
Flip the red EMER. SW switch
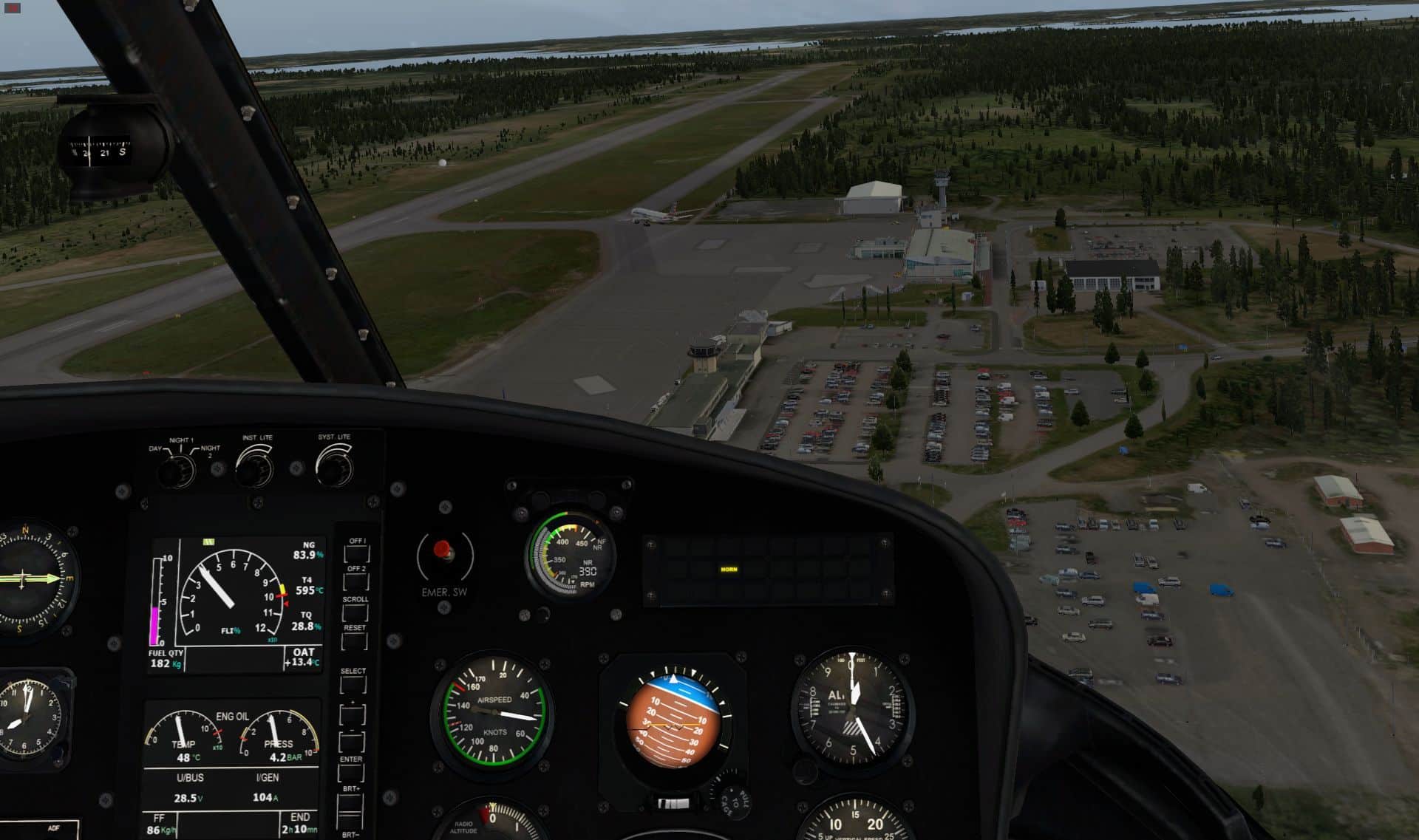tap(443, 550)
